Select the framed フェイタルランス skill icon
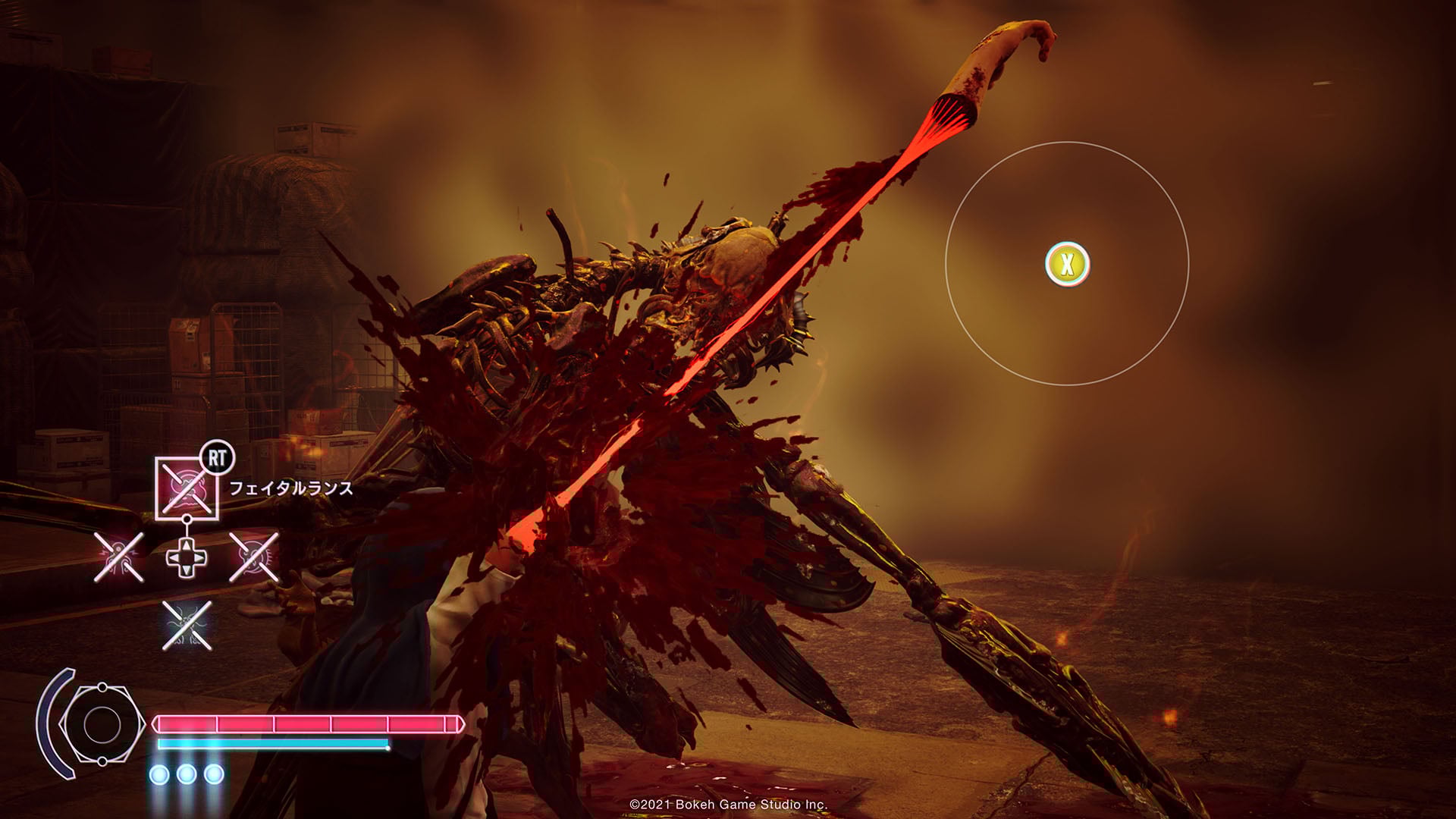Image resolution: width=1456 pixels, height=819 pixels. [x=187, y=489]
